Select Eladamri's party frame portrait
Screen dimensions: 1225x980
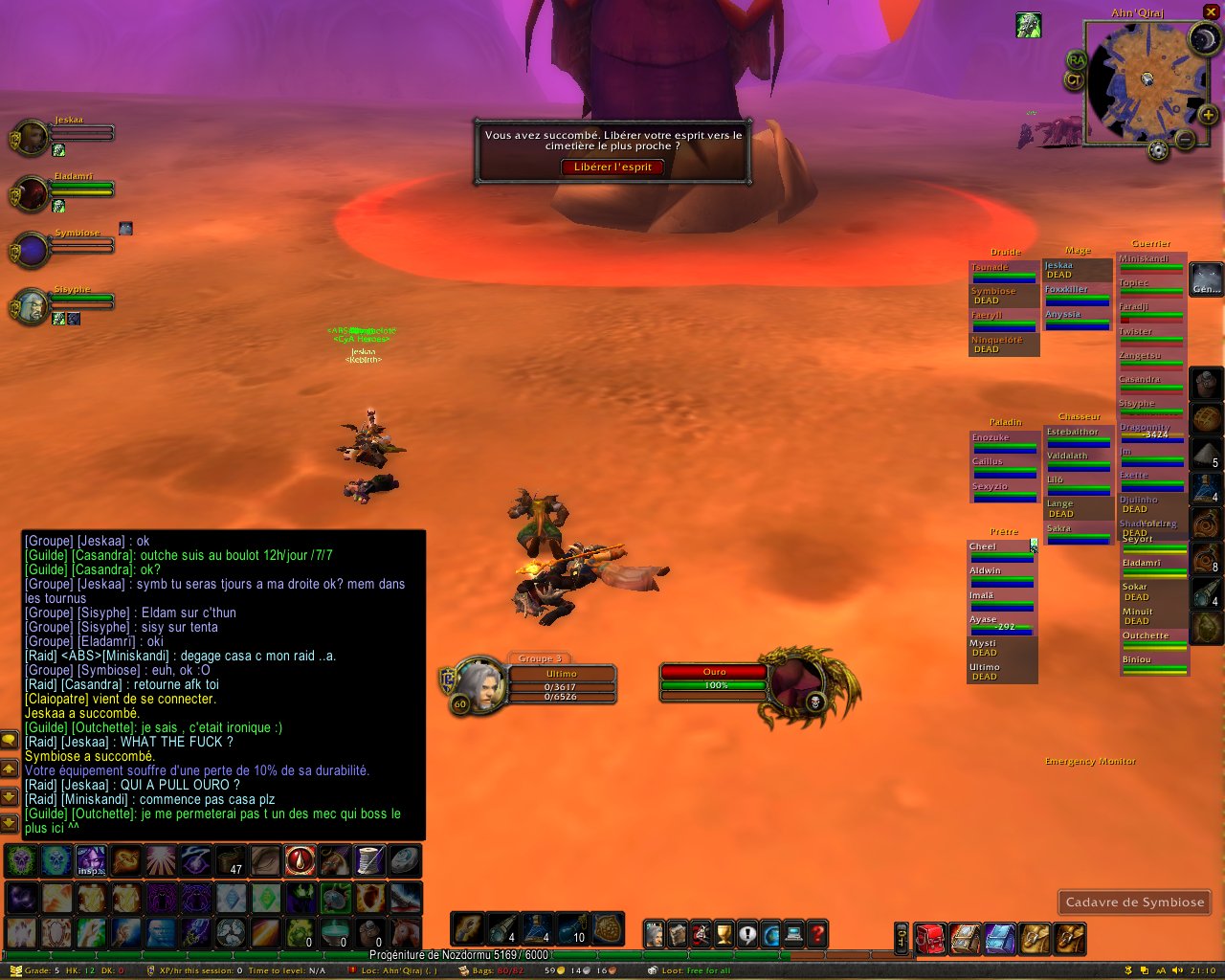pos(32,193)
